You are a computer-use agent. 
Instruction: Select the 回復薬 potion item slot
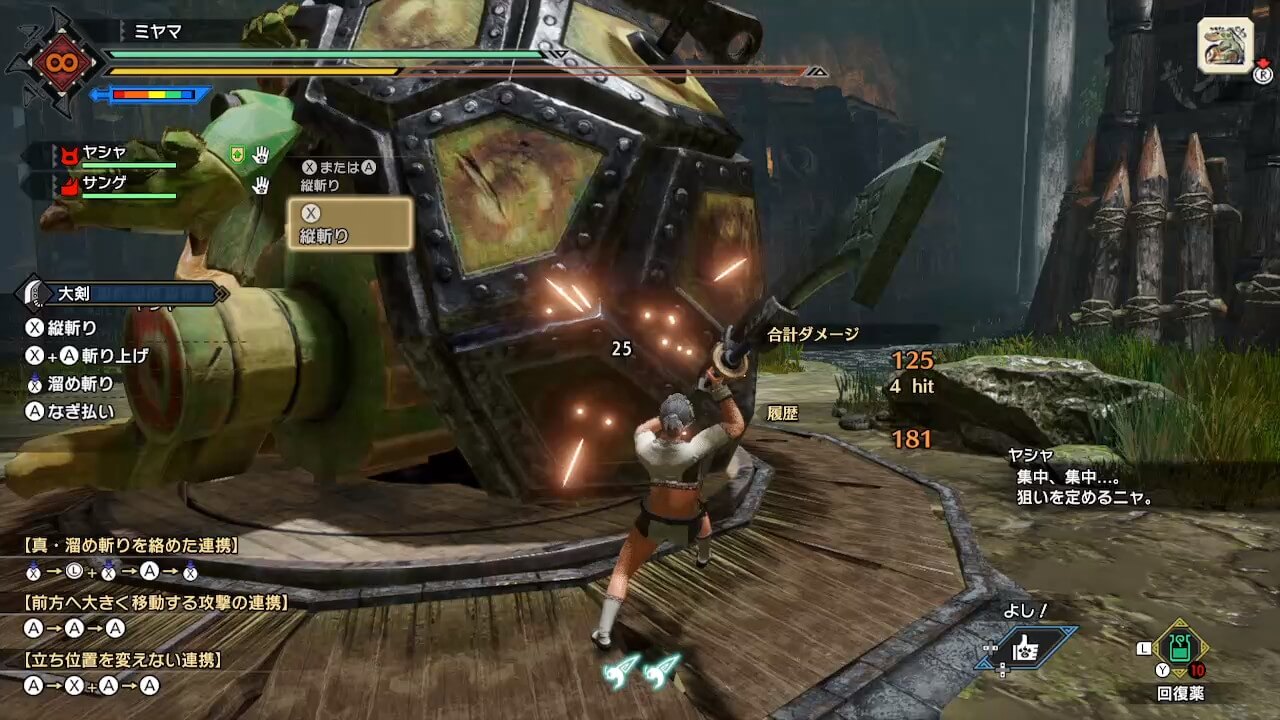point(1181,647)
